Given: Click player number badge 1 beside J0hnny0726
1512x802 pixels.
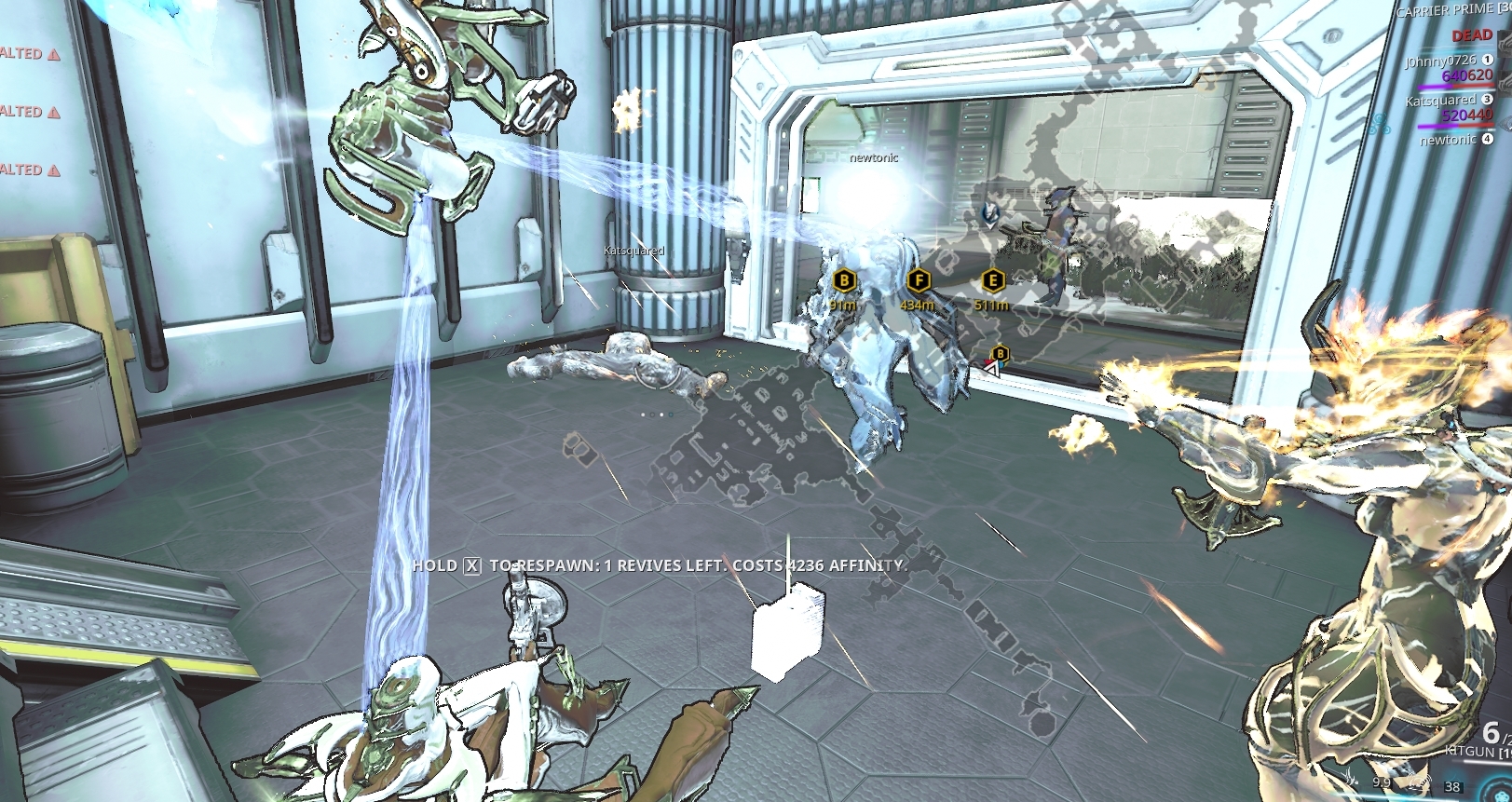Looking at the screenshot, I should point(1487,61).
